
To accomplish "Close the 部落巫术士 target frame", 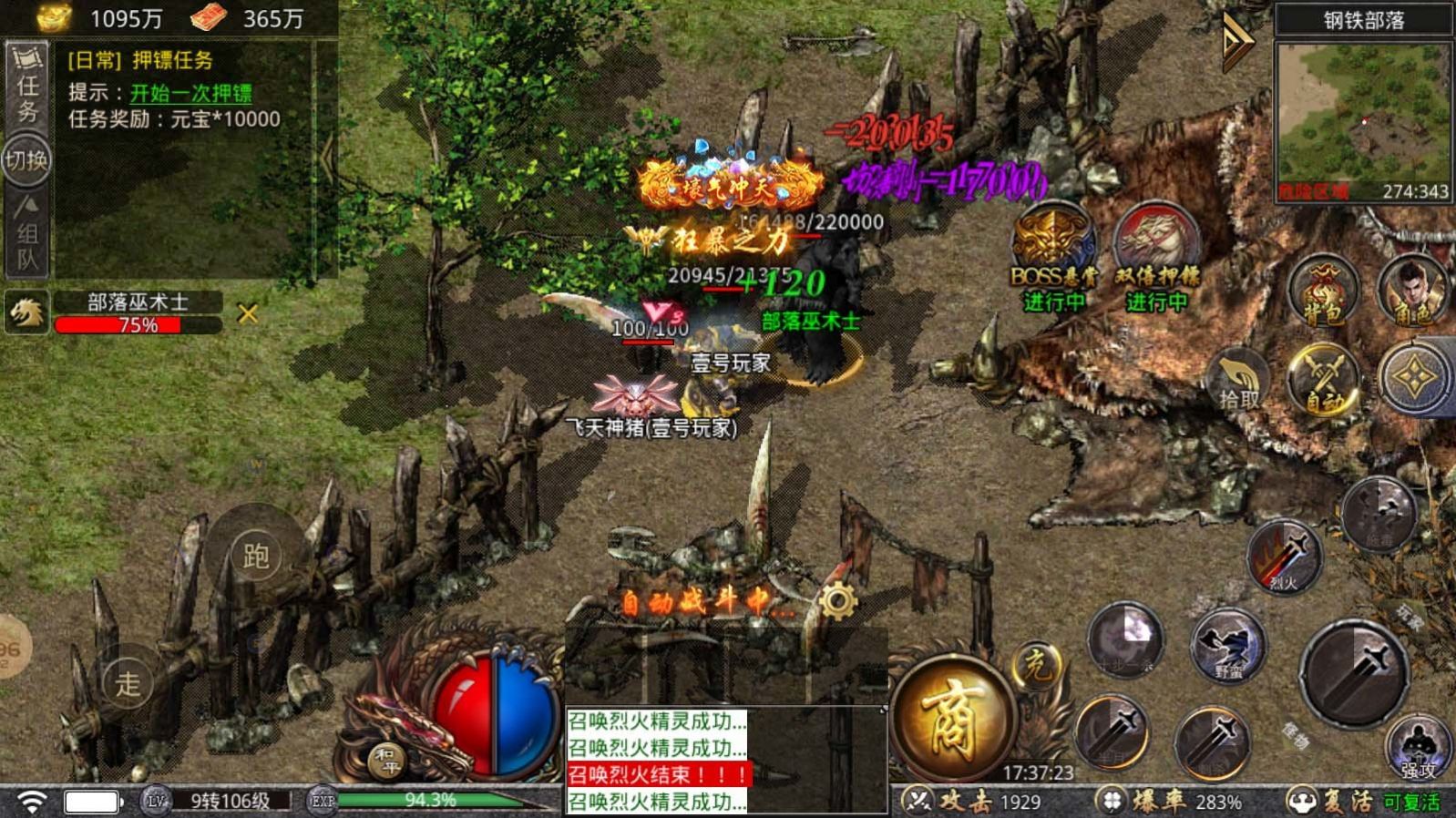I will 247,314.
